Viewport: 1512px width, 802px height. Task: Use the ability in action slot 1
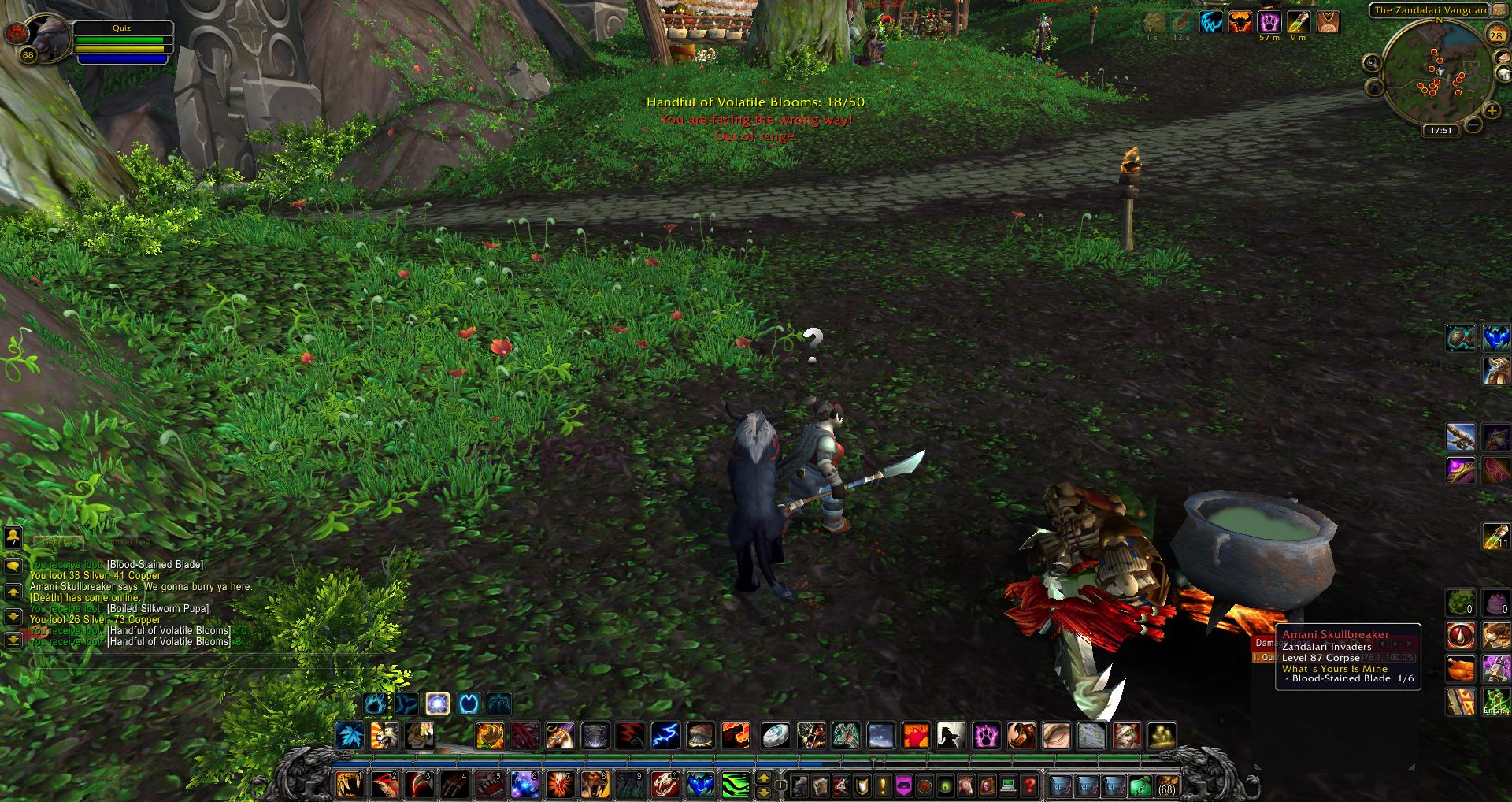[x=350, y=785]
